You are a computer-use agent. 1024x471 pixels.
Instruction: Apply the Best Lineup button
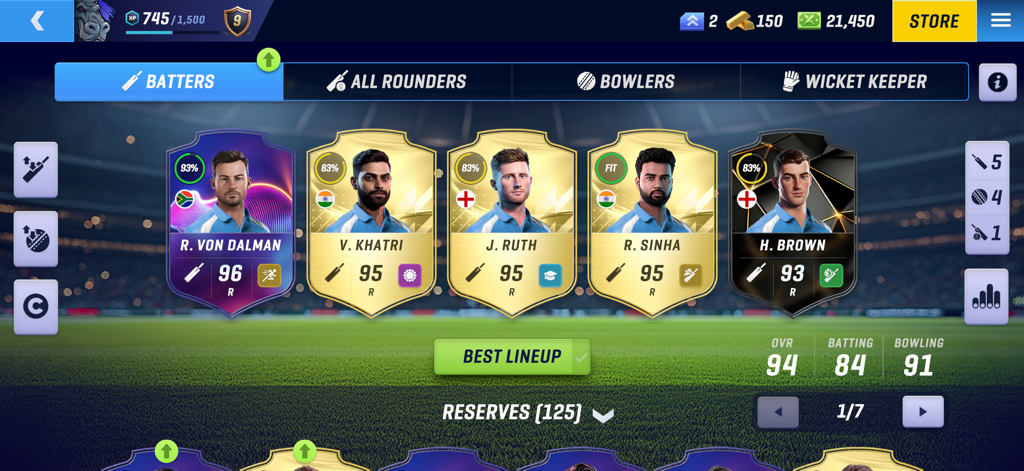[x=512, y=357]
